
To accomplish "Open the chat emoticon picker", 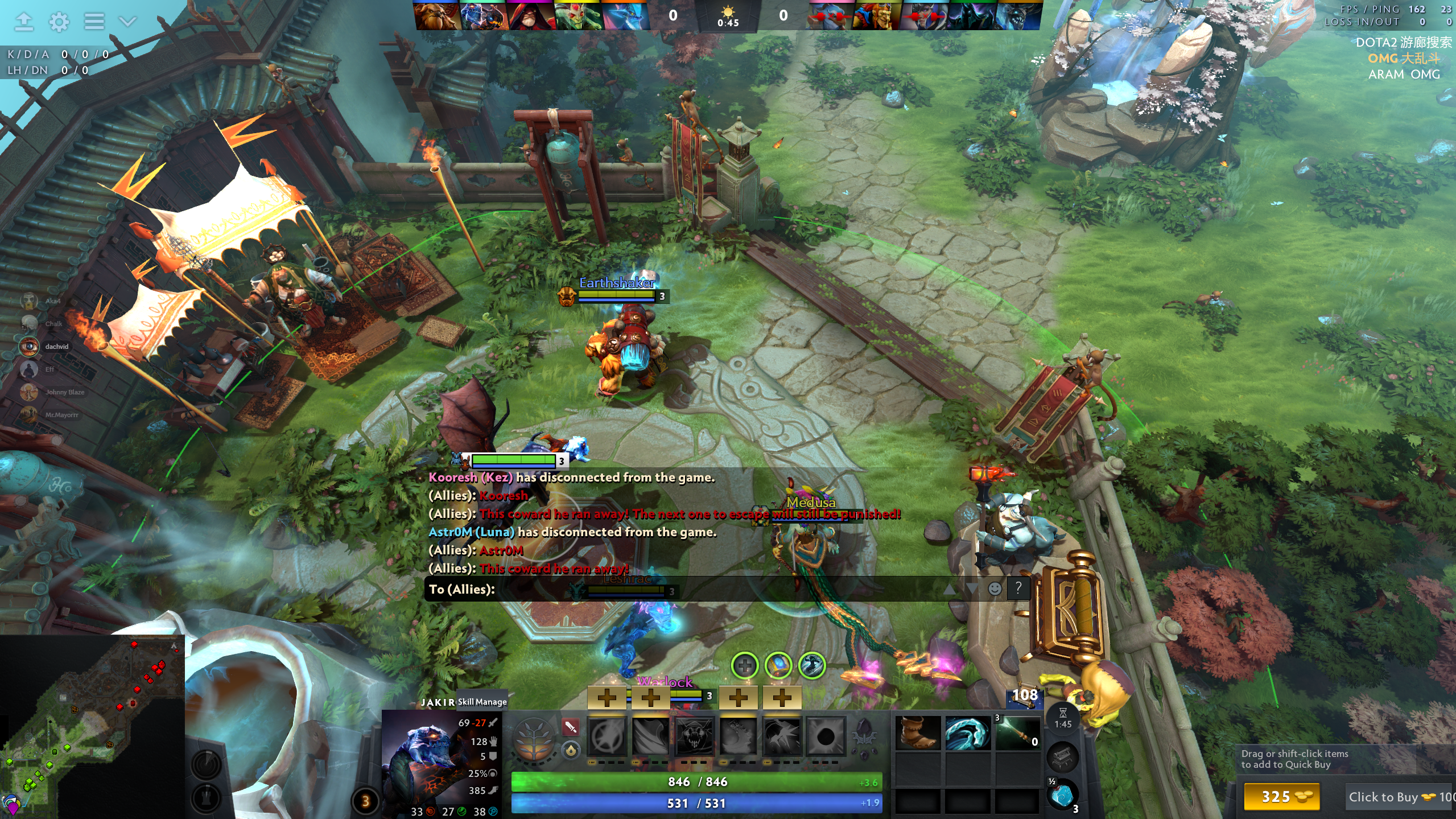I will (x=995, y=588).
